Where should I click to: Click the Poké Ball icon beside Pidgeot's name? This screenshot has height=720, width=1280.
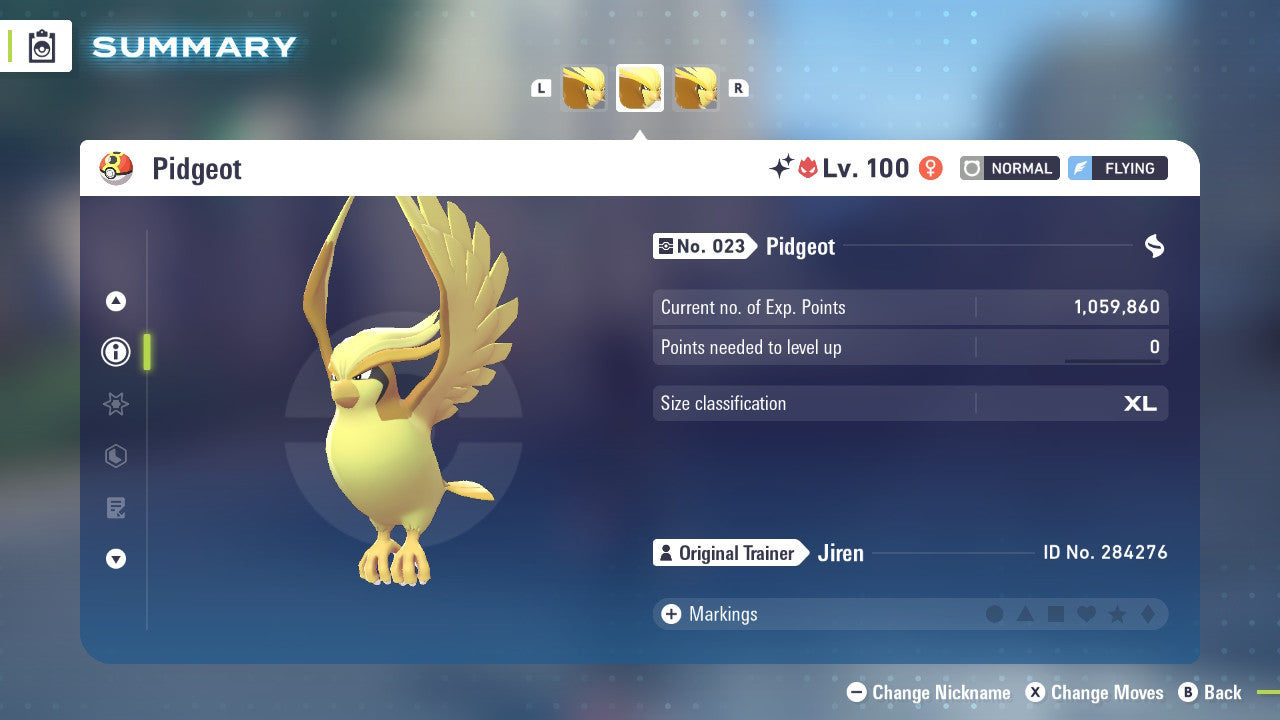[x=116, y=168]
